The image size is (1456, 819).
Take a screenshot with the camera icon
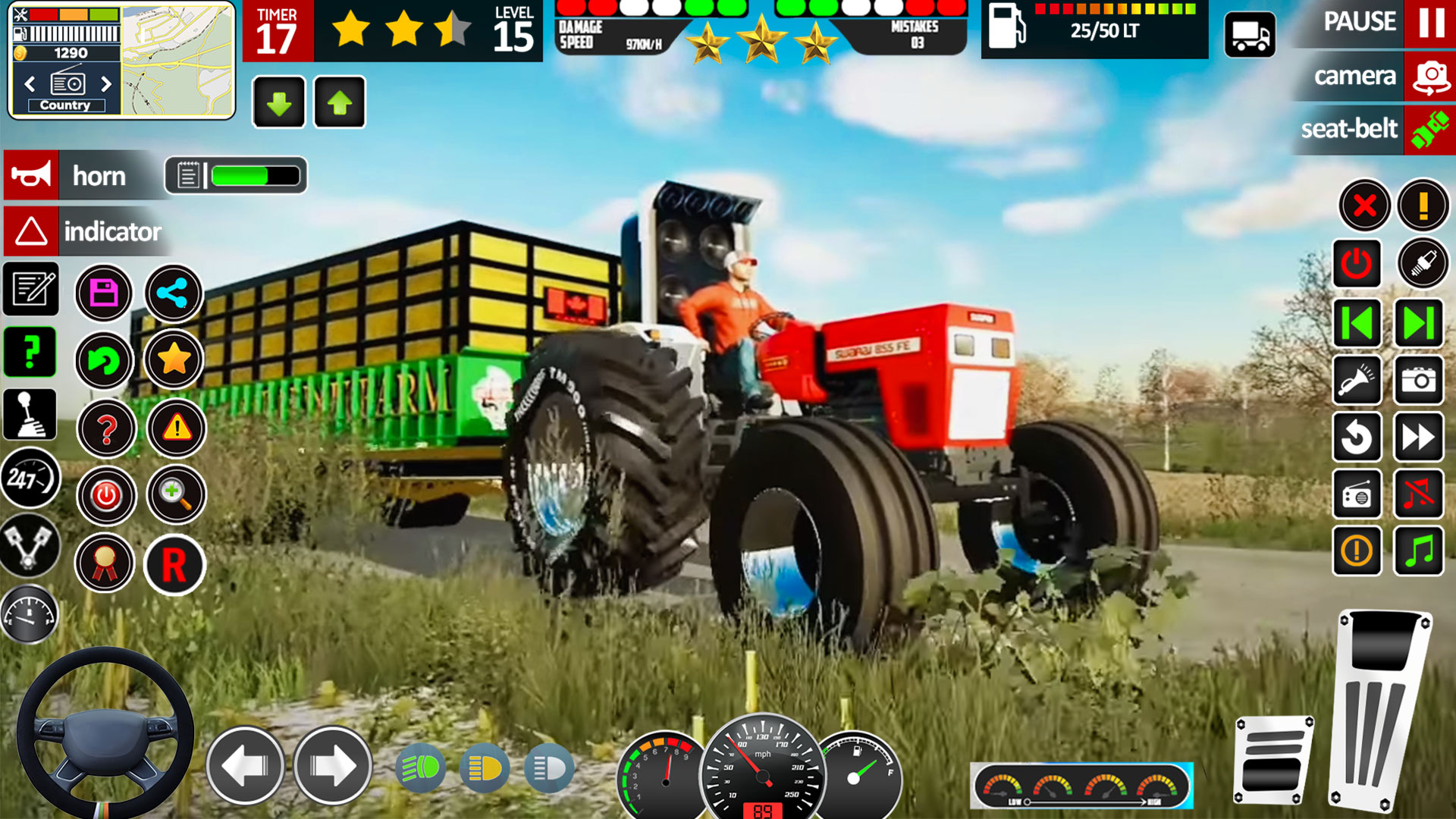tap(1420, 381)
